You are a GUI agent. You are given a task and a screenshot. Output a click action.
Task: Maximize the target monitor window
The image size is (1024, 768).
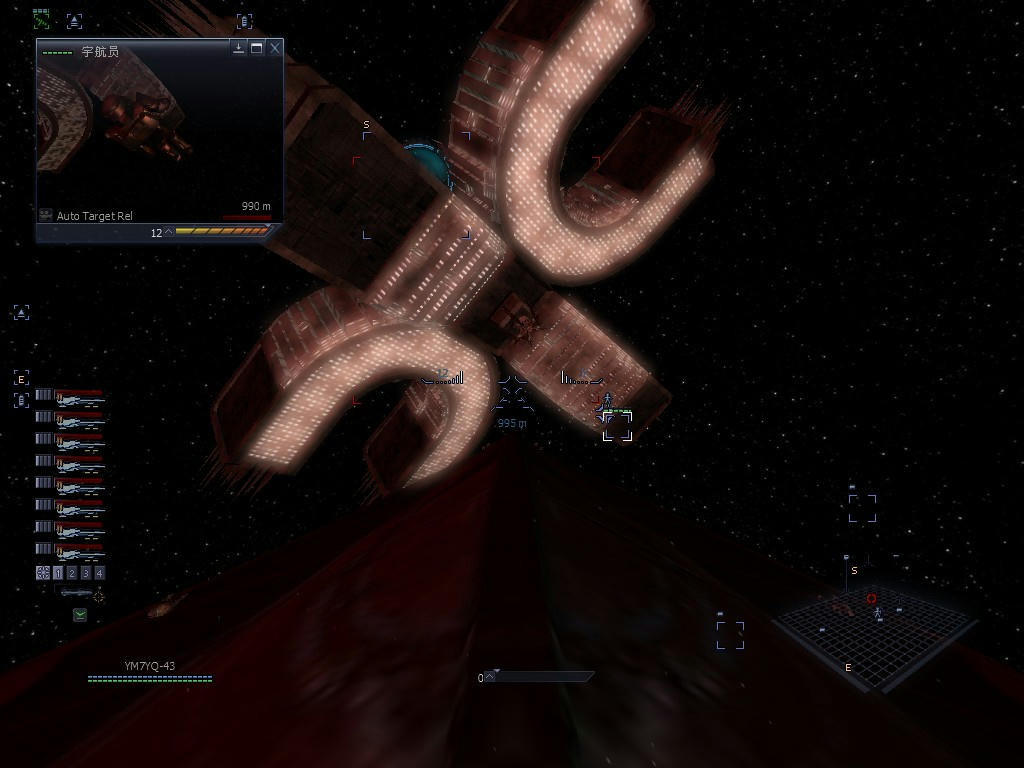click(257, 48)
